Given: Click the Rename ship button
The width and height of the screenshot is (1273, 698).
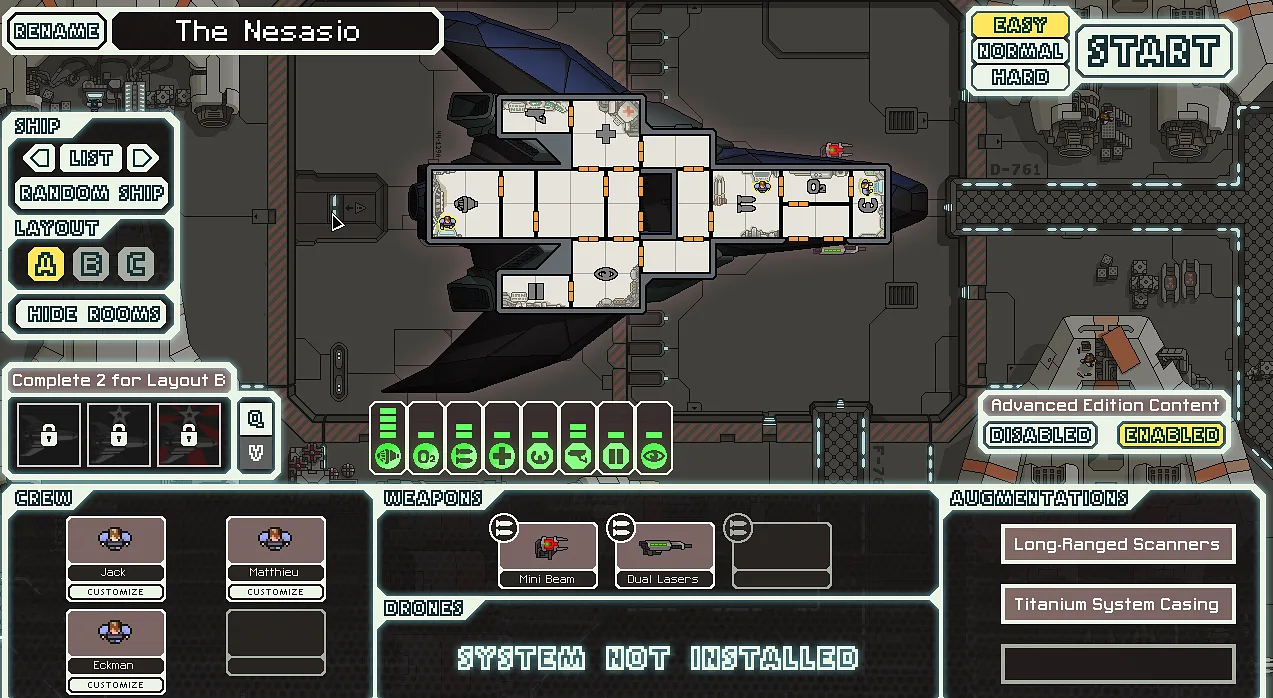Looking at the screenshot, I should coord(57,31).
